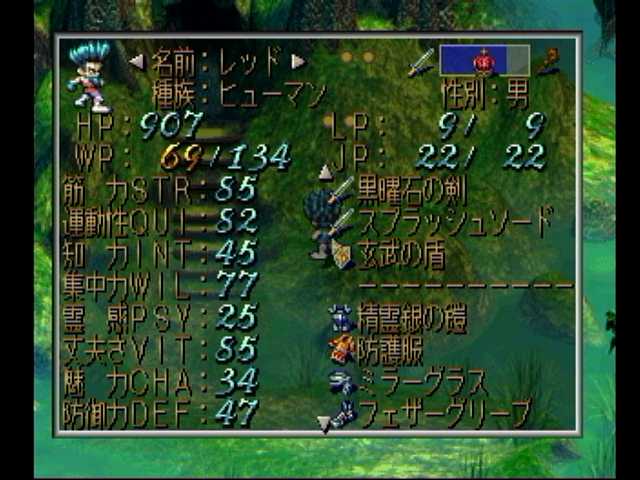
Task: Click the blue-haired character portrait
Action: click(x=90, y=74)
